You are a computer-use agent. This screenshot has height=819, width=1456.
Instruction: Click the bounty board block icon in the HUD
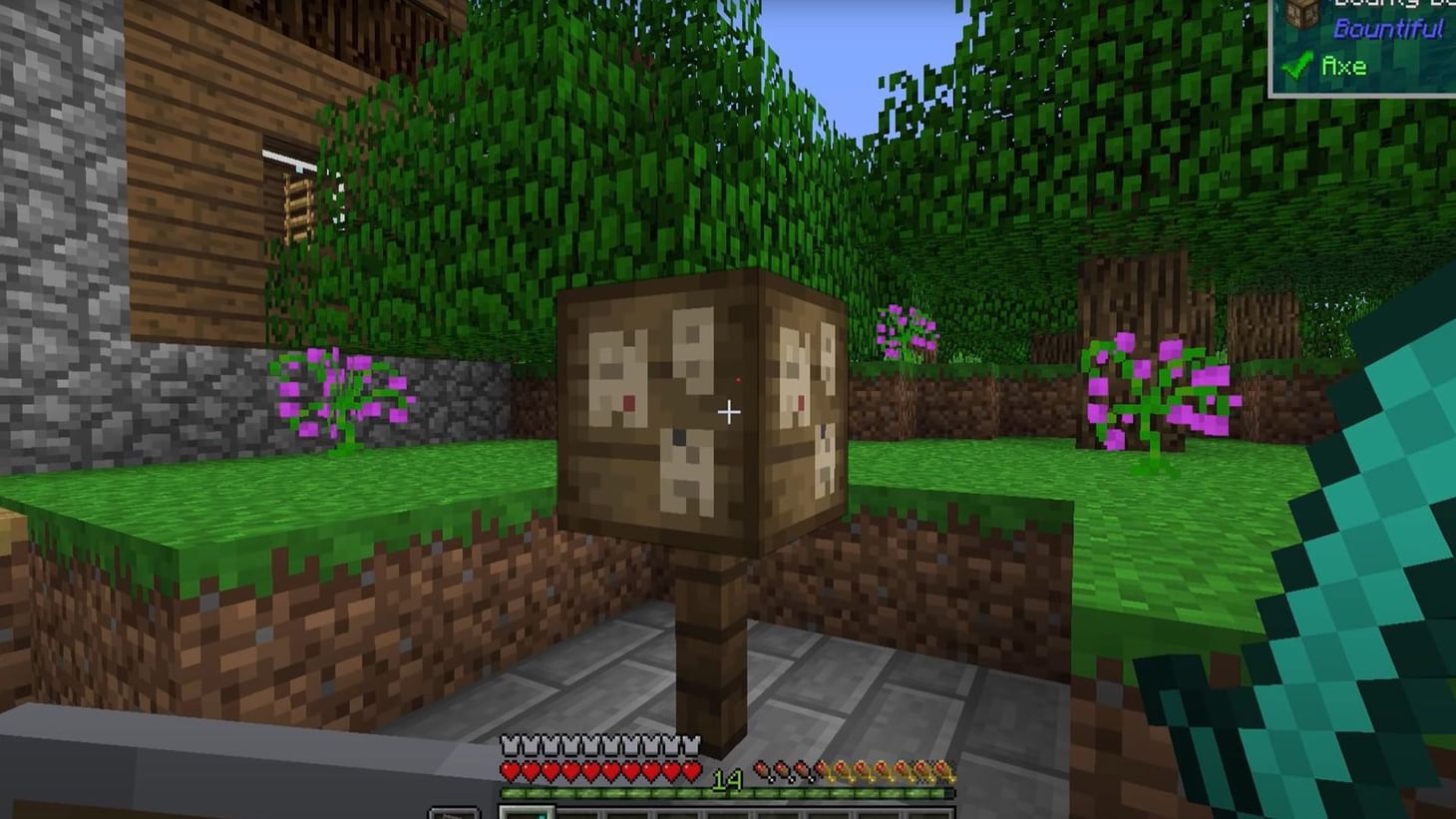1300,14
